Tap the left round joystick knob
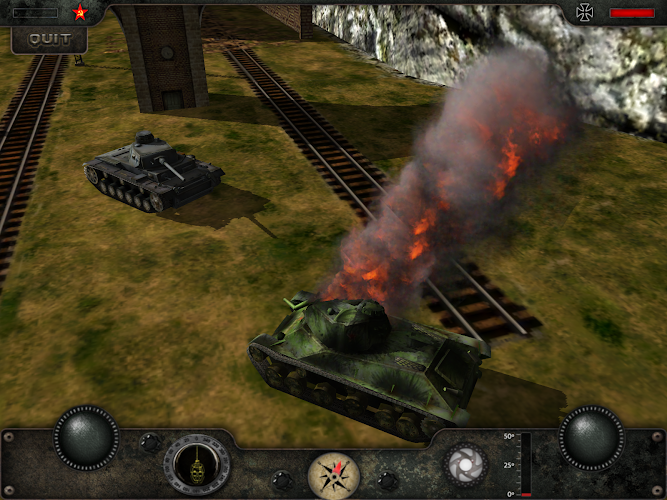The height and width of the screenshot is (500, 667). point(86,437)
